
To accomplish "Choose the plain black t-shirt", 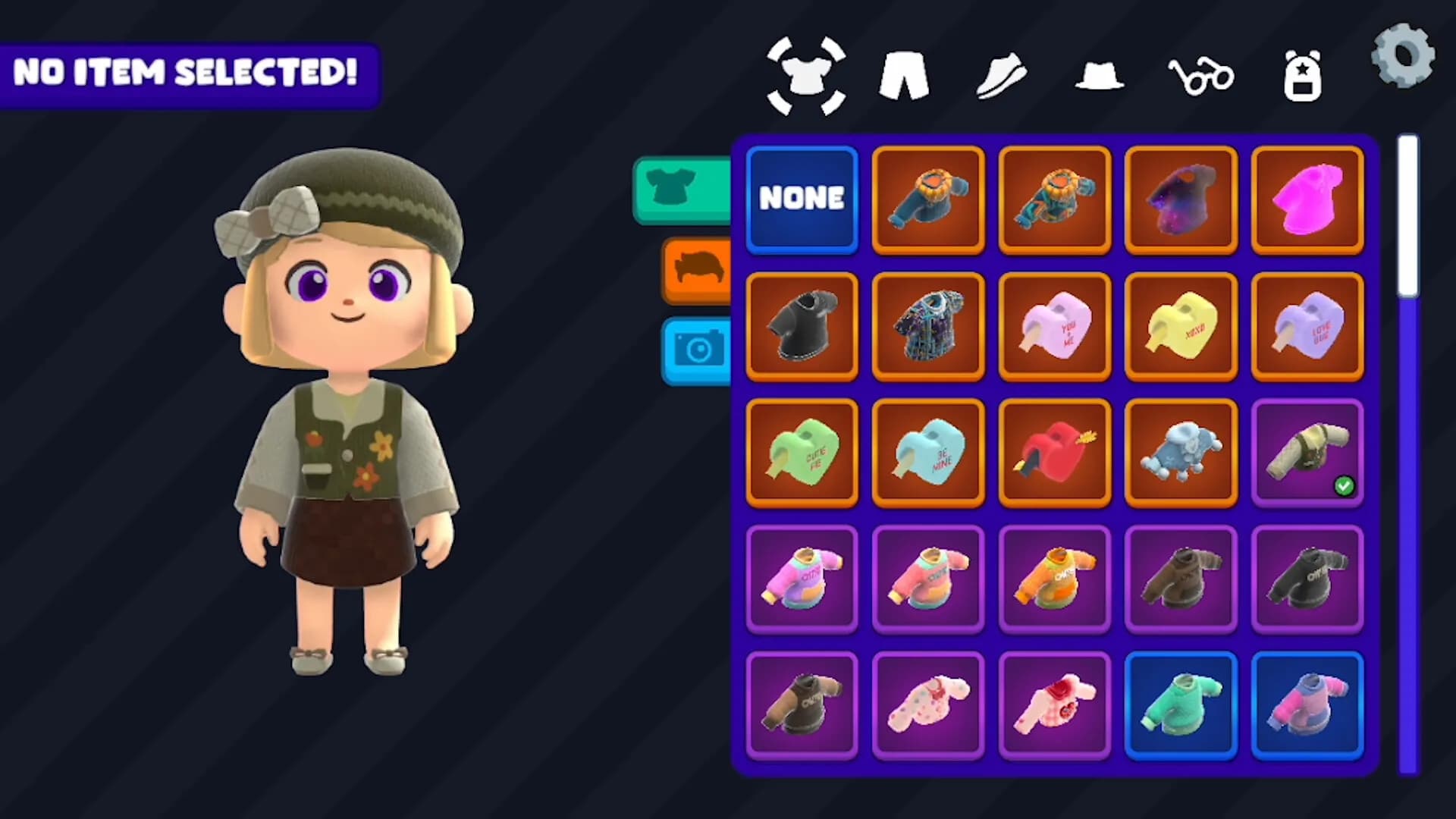I will [802, 325].
